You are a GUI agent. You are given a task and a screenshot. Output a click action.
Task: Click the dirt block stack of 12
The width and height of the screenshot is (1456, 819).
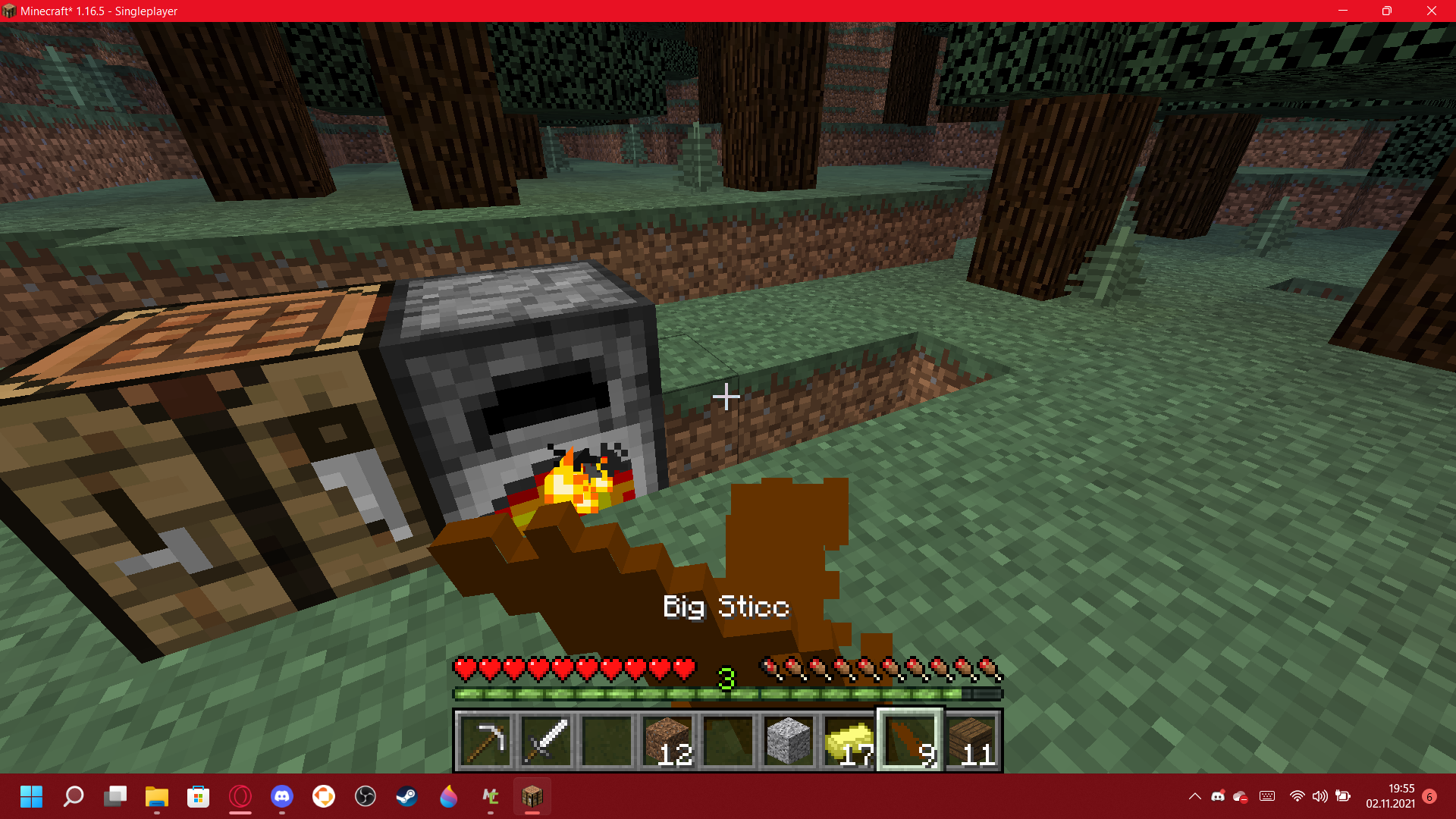point(667,741)
